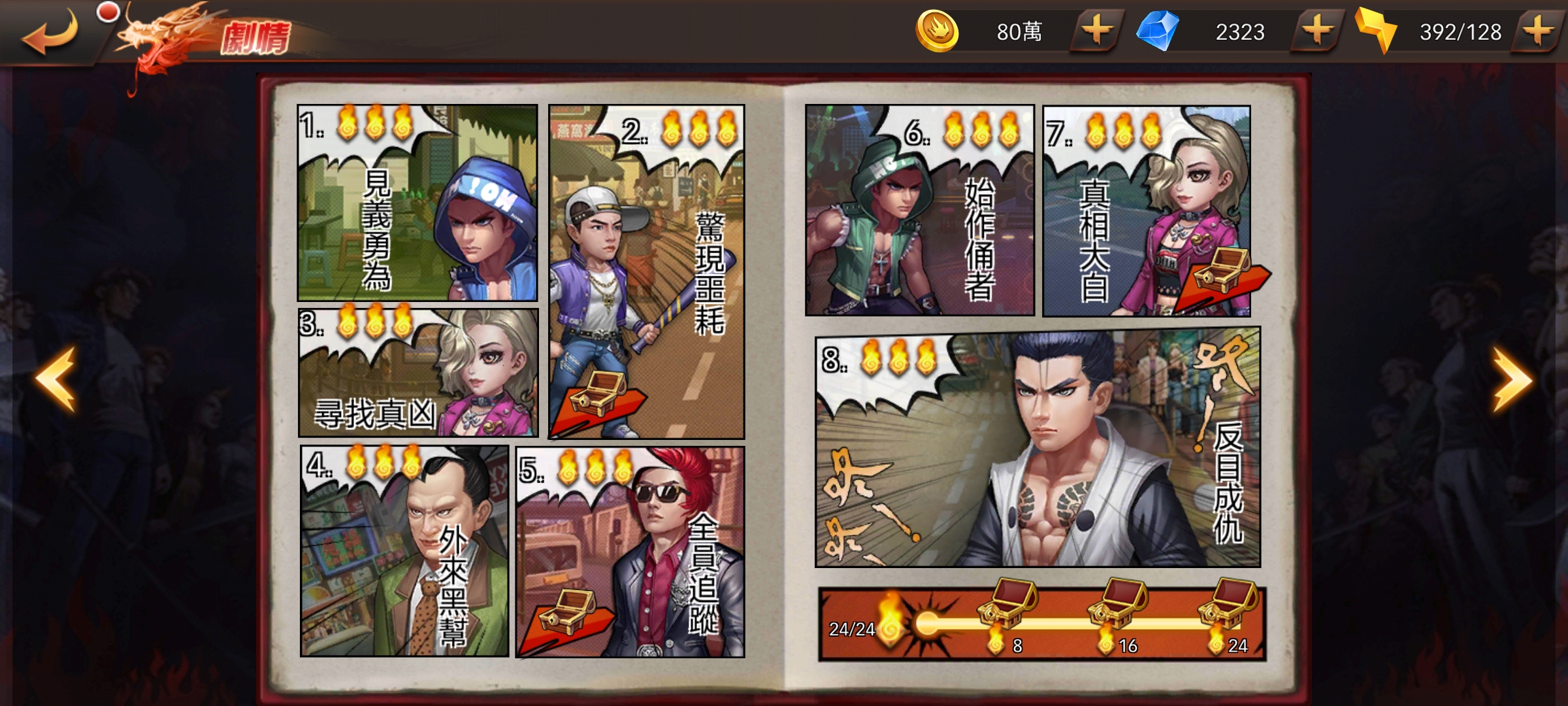This screenshot has width=1568, height=706.
Task: Start stage 5 全員追蹤
Action: pyautogui.click(x=630, y=552)
